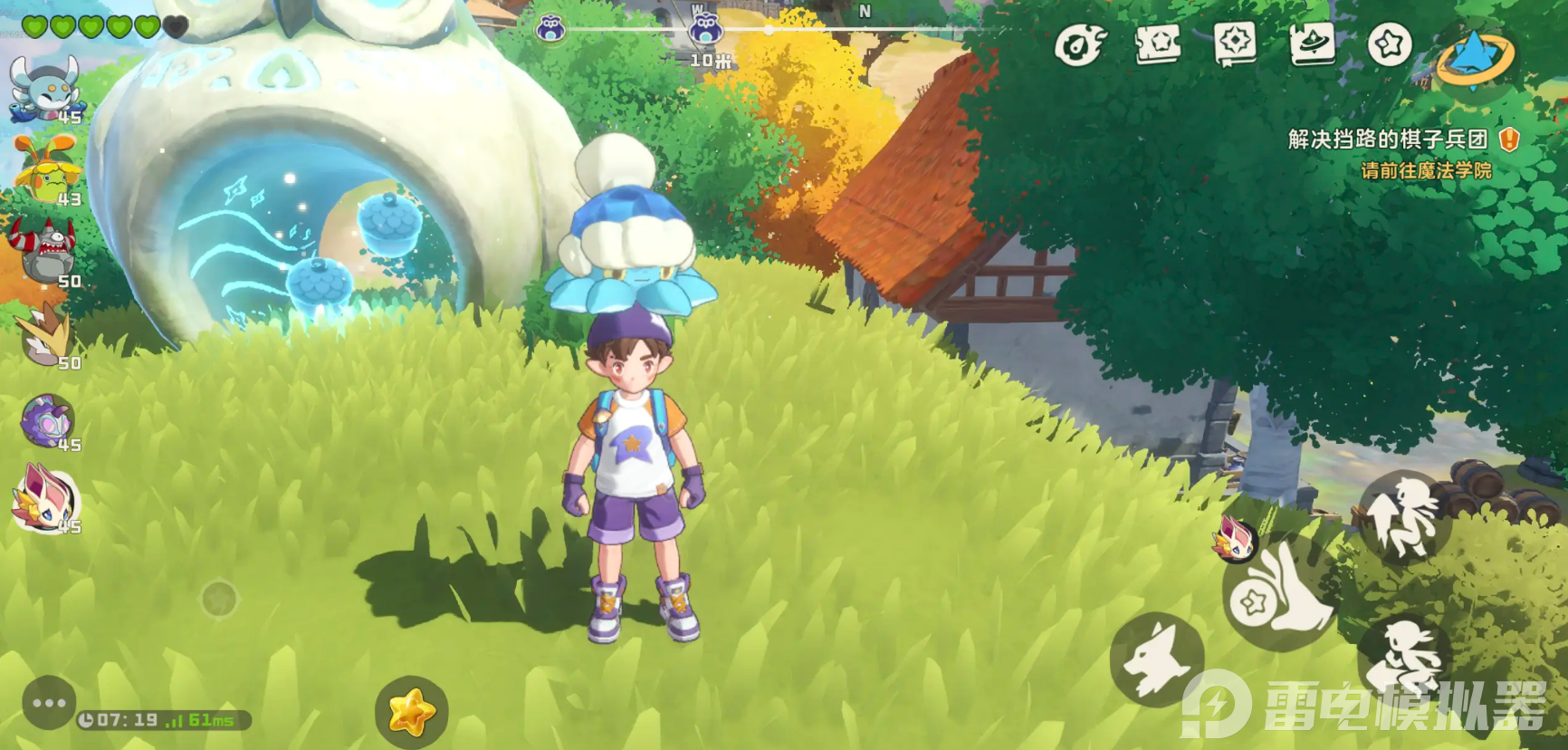Open the flaming eye icon menu

pyautogui.click(x=1080, y=43)
